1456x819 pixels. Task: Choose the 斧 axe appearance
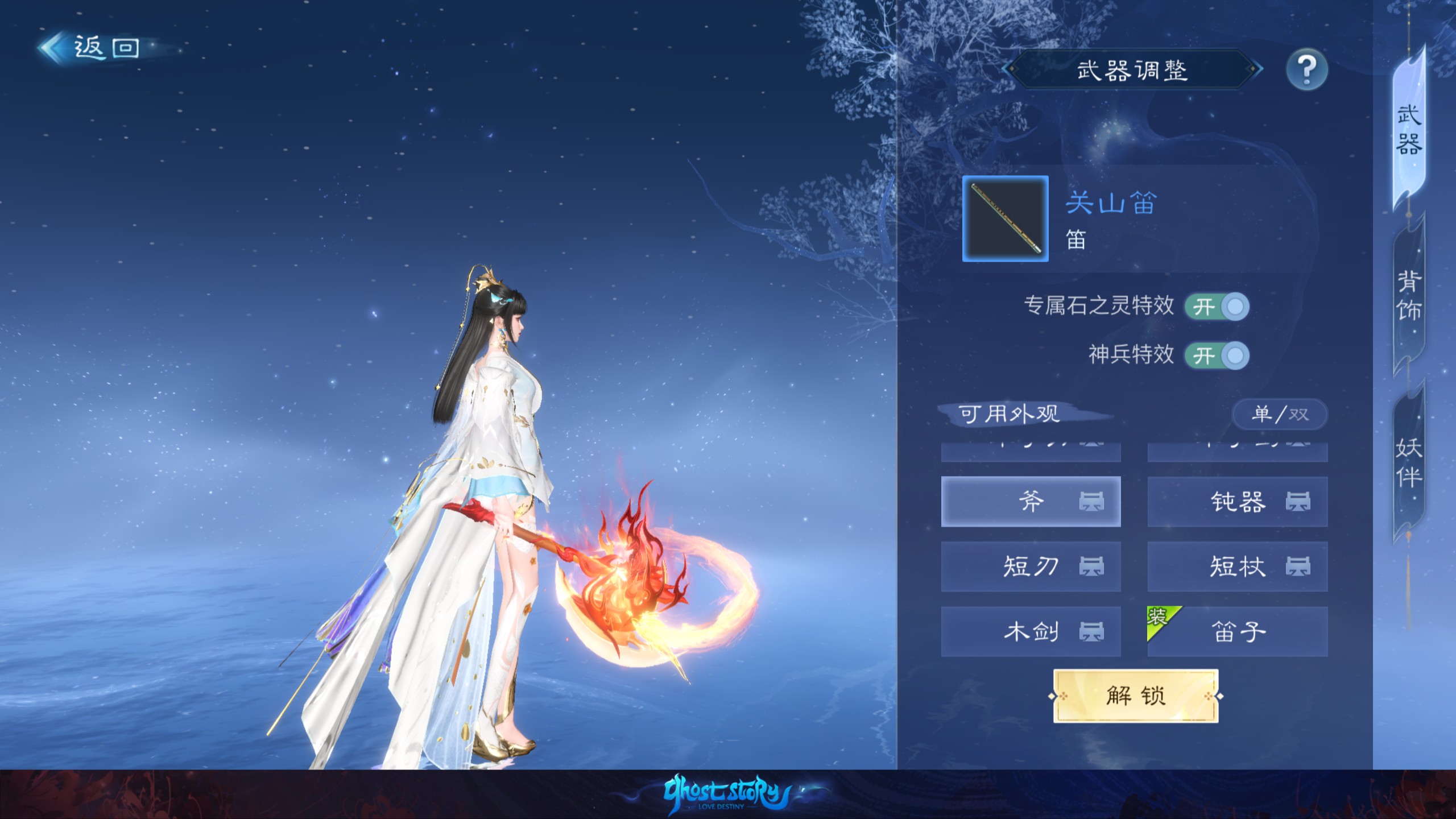pyautogui.click(x=1031, y=502)
